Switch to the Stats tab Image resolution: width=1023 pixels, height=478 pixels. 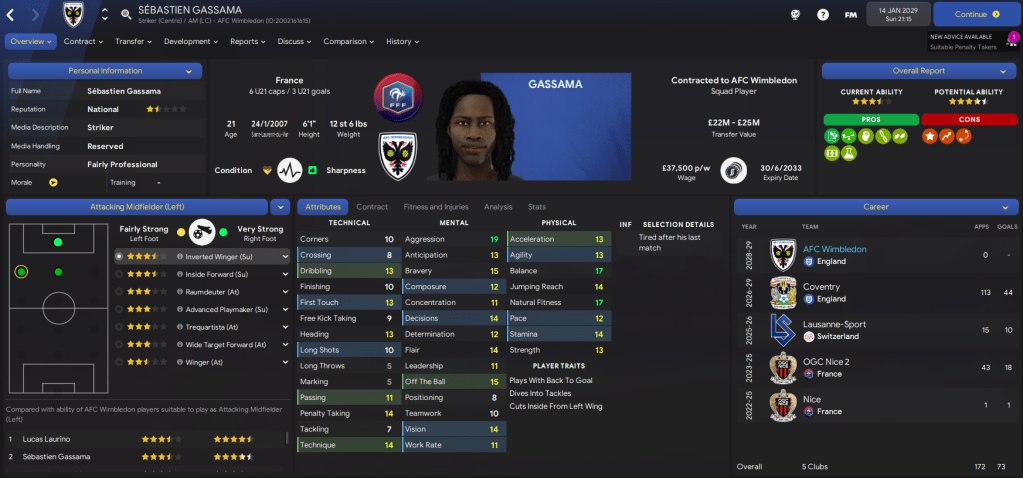click(x=537, y=207)
